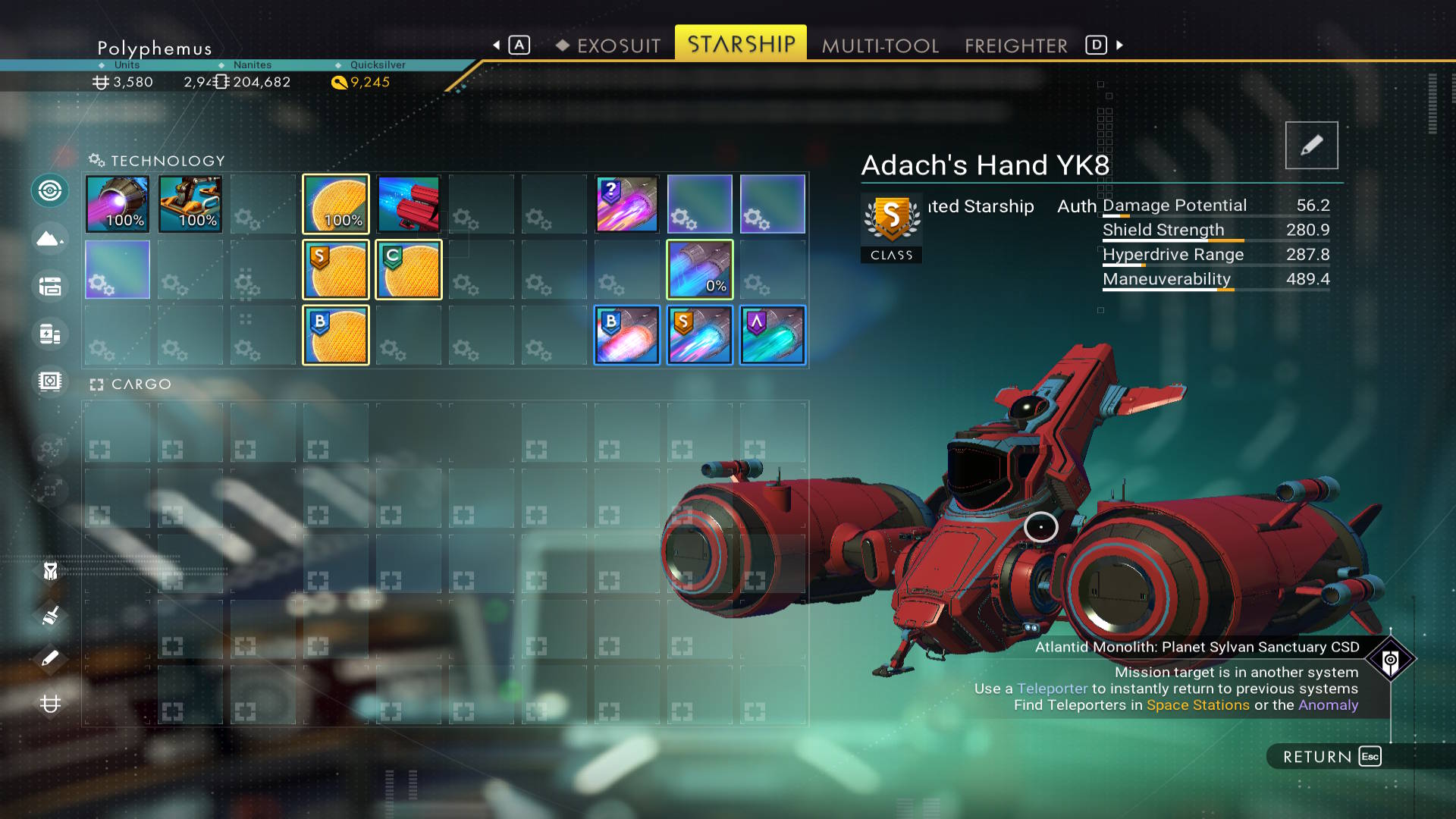Select the A-class teal engine upgrade module
1456x819 pixels.
coord(773,335)
